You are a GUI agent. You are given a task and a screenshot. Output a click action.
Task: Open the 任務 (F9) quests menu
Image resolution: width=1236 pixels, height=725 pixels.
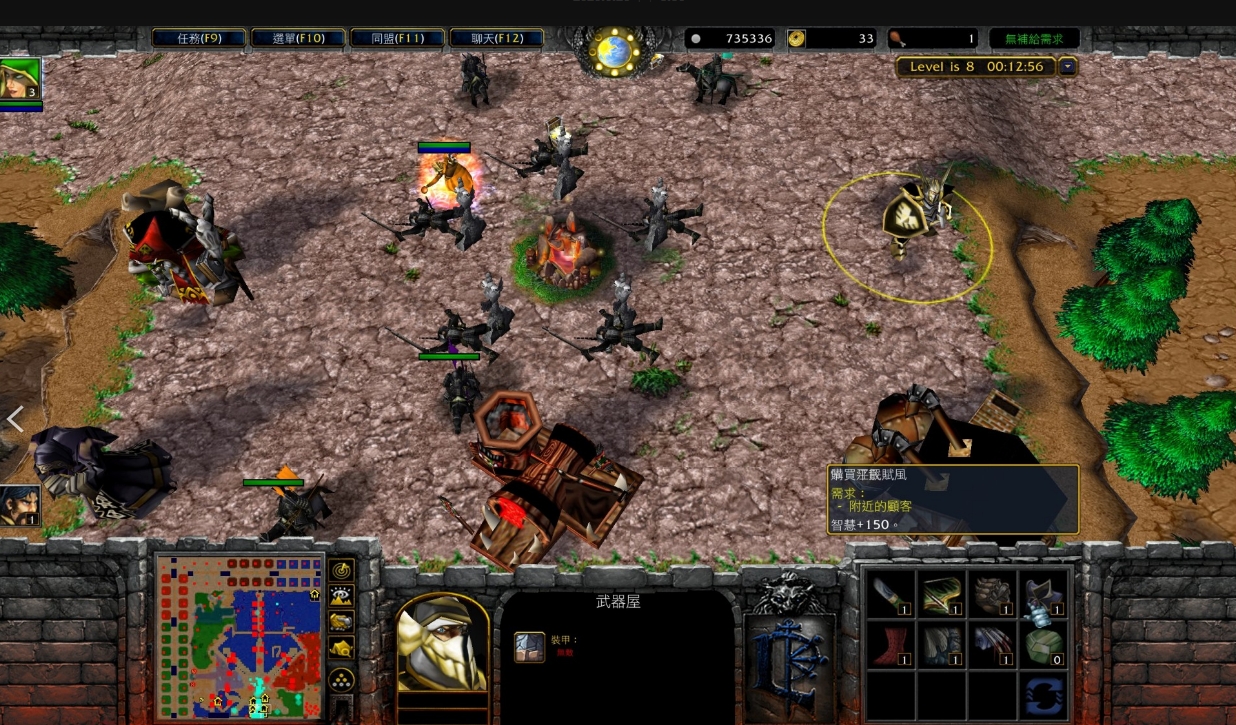coord(199,38)
